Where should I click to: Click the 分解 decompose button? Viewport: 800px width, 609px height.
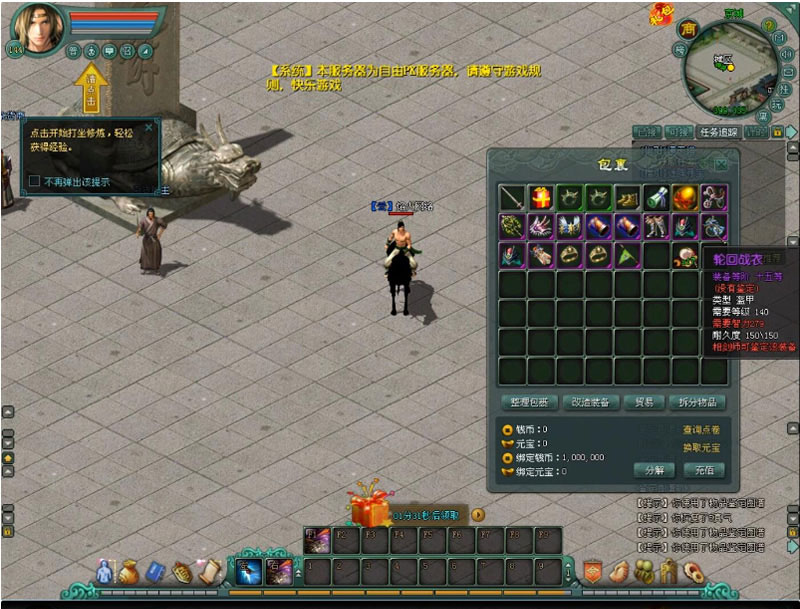(x=654, y=469)
